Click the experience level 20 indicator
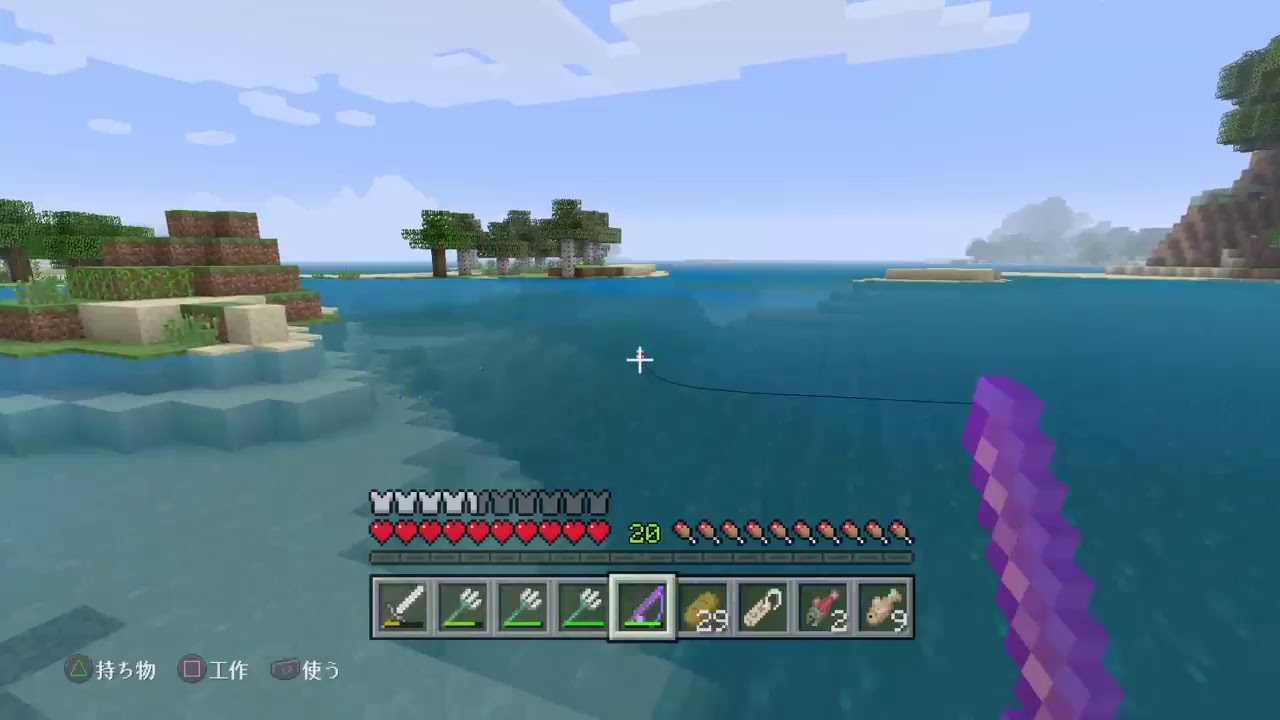Image resolution: width=1280 pixels, height=720 pixels. 643,533
